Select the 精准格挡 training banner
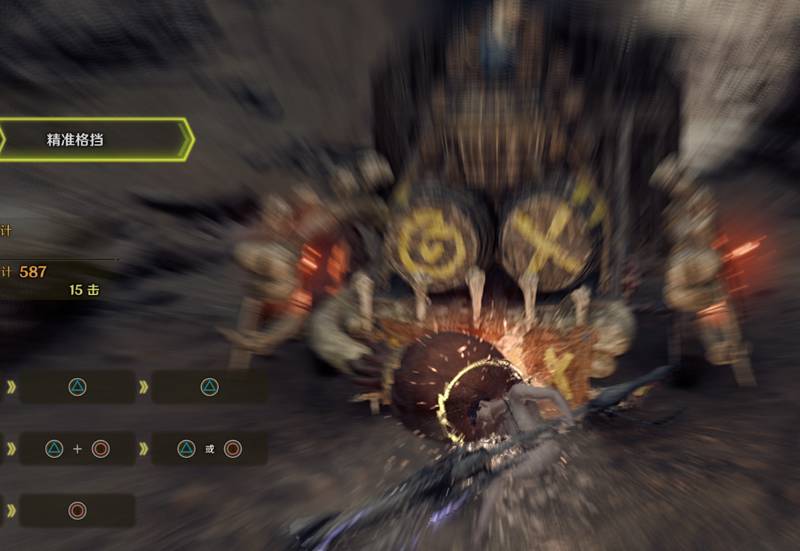 [90, 139]
